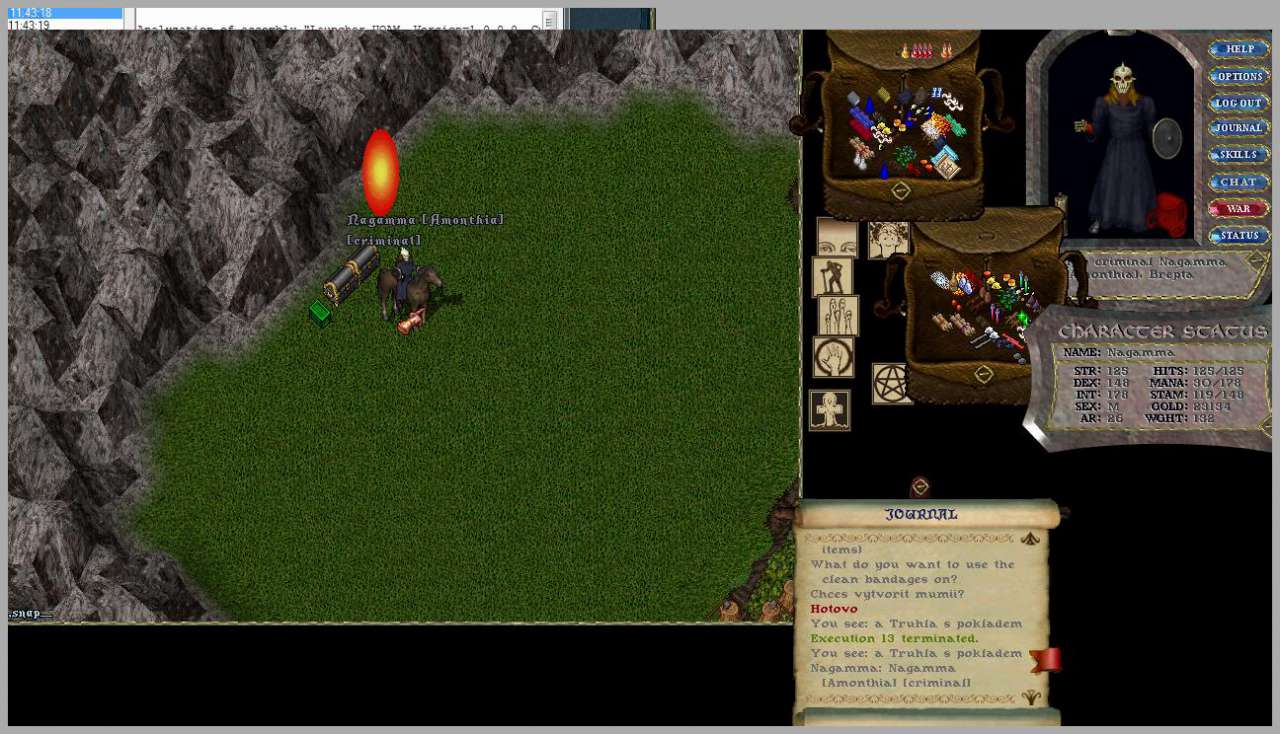1280x734 pixels.
Task: Select the 11:43:18 log entry
Action: pyautogui.click(x=65, y=13)
